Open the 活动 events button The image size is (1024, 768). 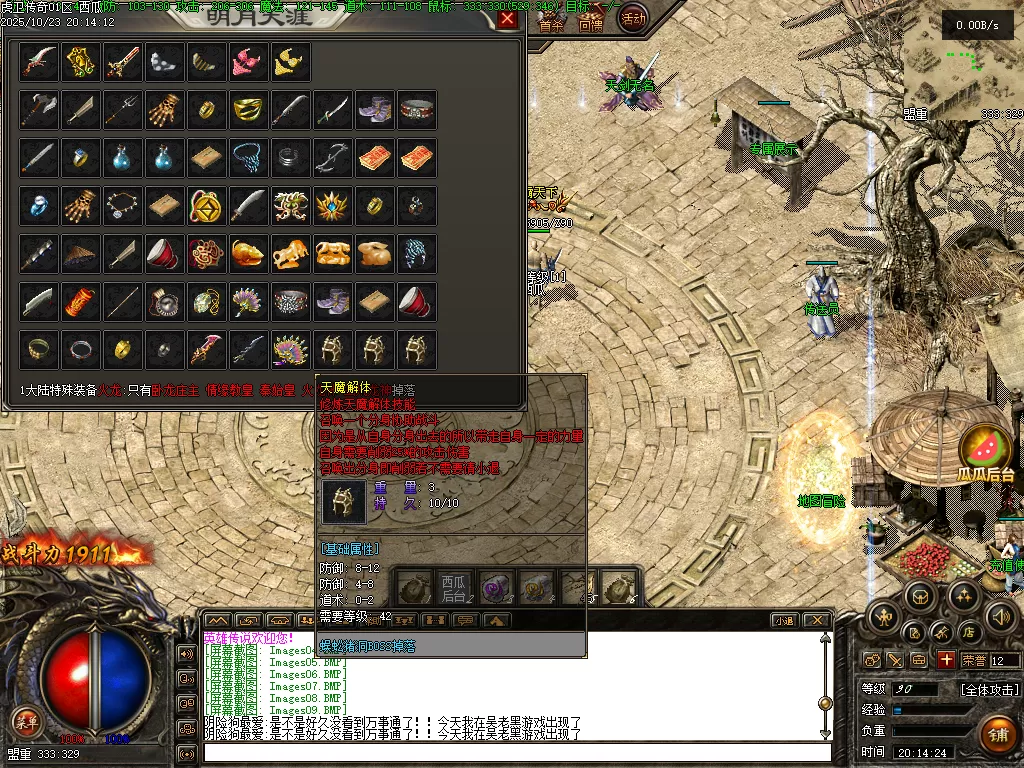(x=633, y=17)
